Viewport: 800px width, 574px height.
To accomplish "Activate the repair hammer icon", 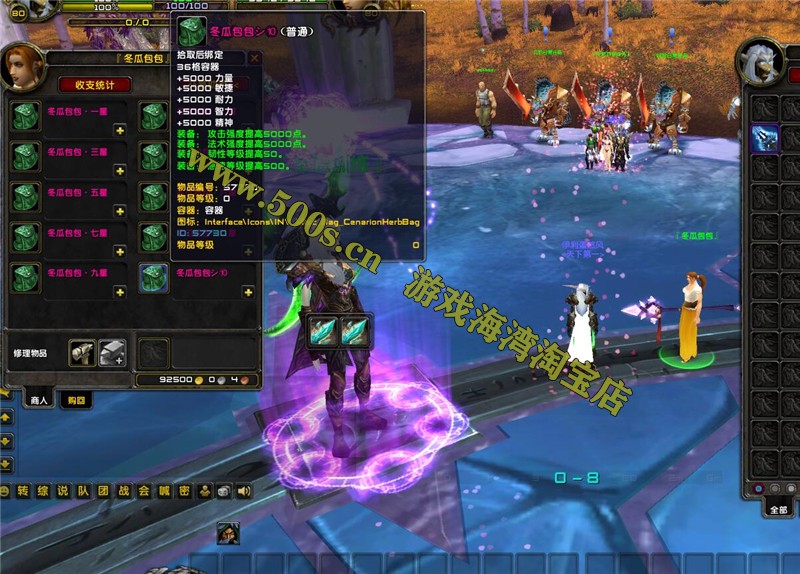I will [x=82, y=352].
